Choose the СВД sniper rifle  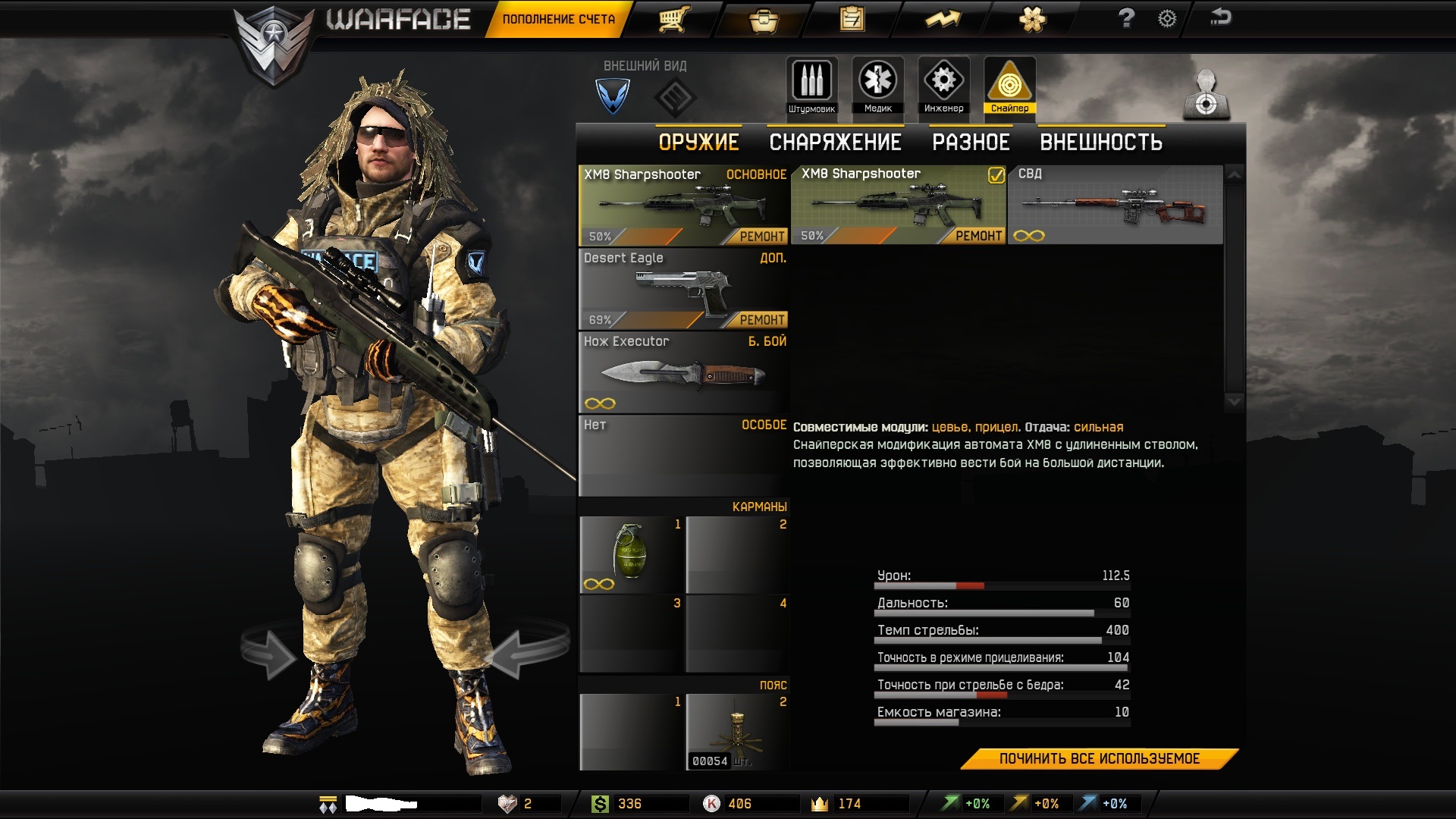[1115, 206]
